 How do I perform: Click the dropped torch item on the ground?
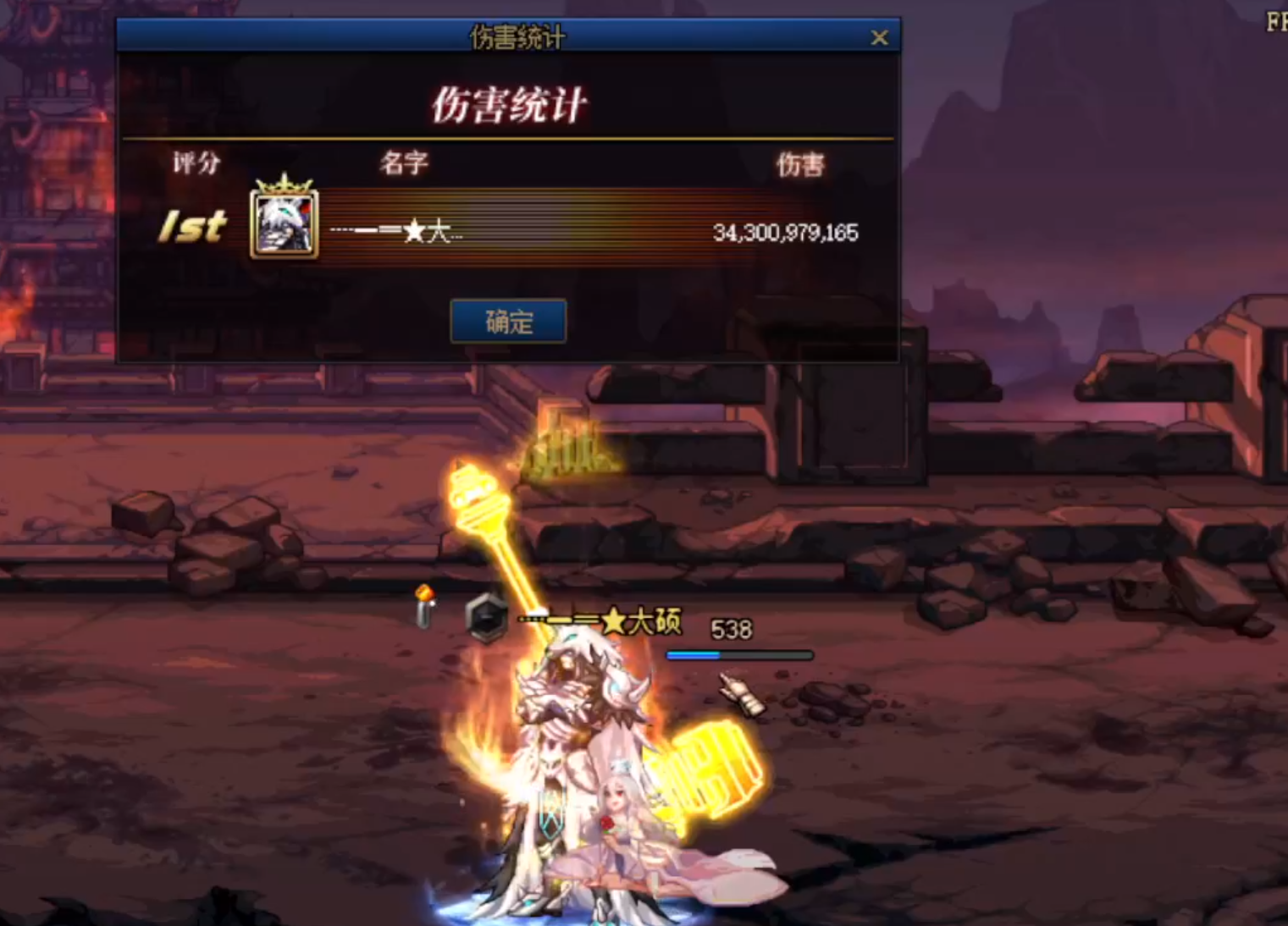(x=423, y=608)
